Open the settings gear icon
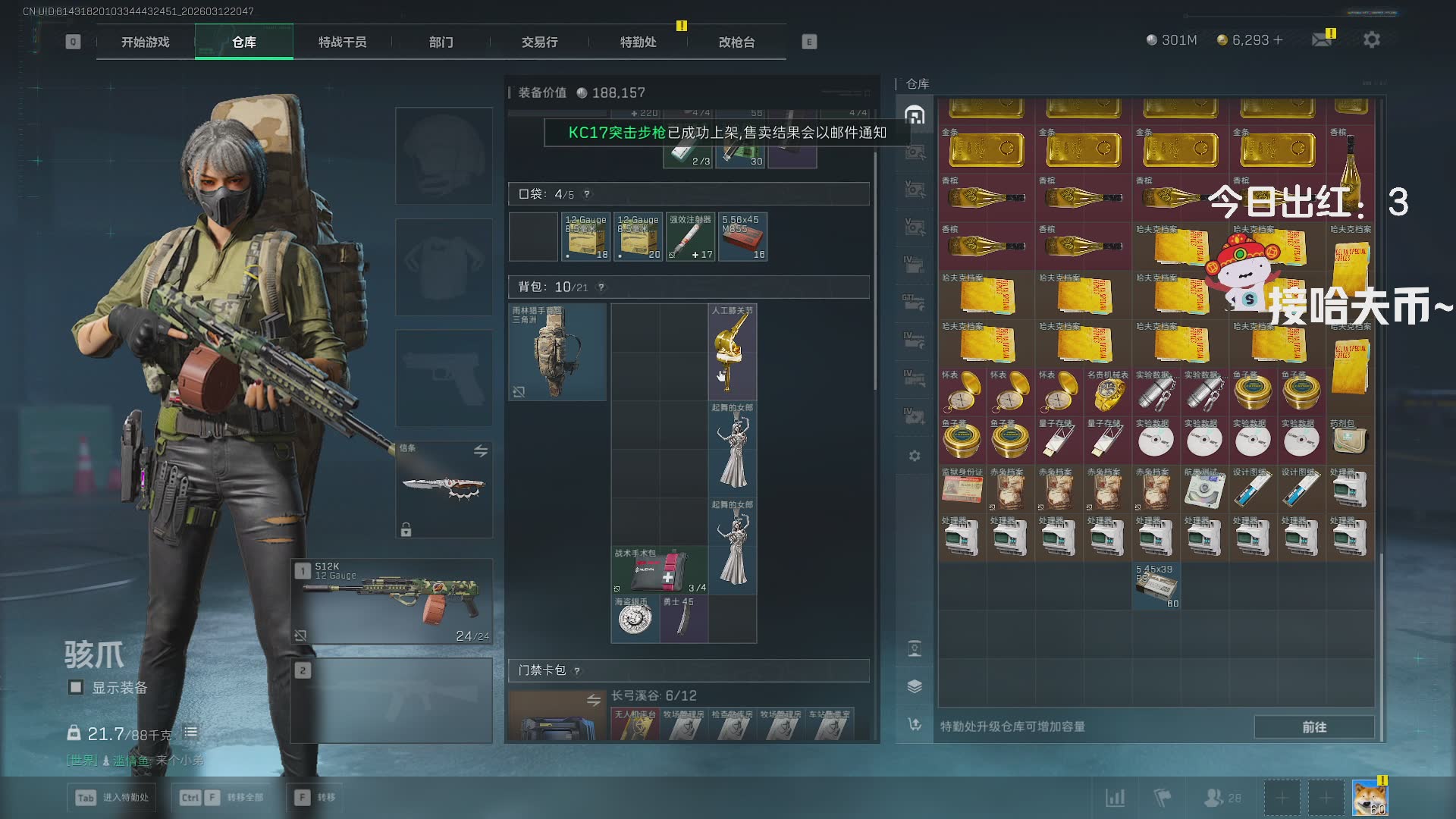The height and width of the screenshot is (819, 1456). (x=1371, y=39)
